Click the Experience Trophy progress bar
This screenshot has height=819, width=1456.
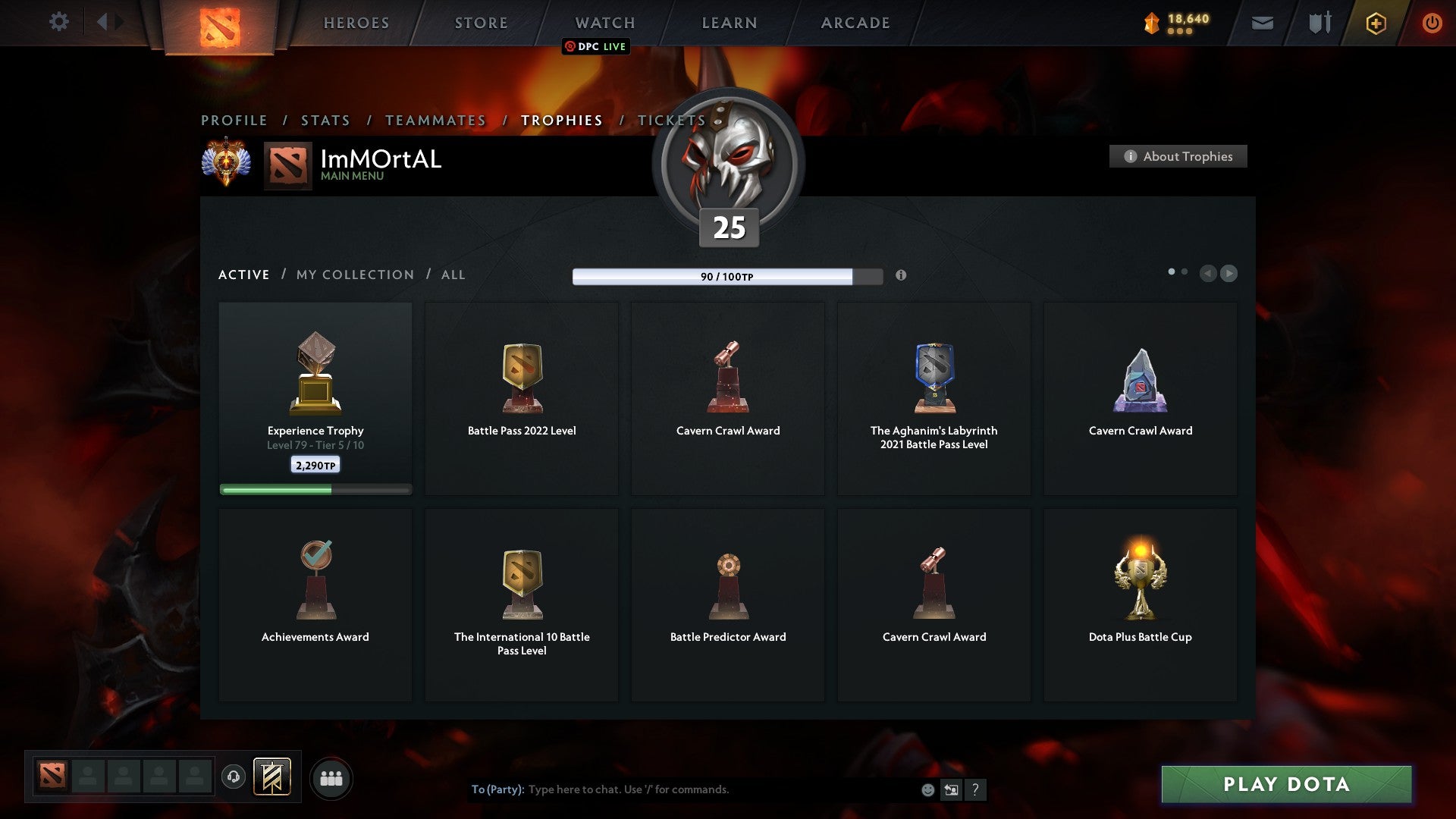click(315, 490)
